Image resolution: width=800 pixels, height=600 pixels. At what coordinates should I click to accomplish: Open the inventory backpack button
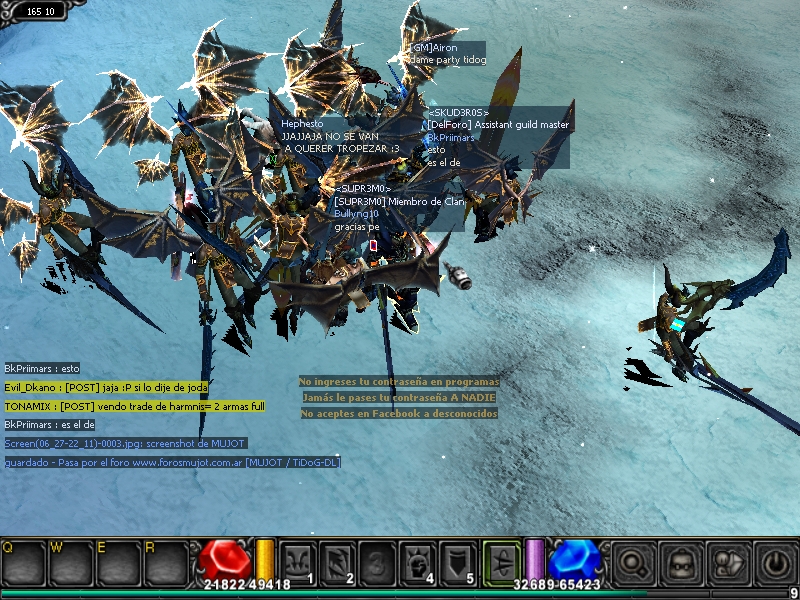680,561
